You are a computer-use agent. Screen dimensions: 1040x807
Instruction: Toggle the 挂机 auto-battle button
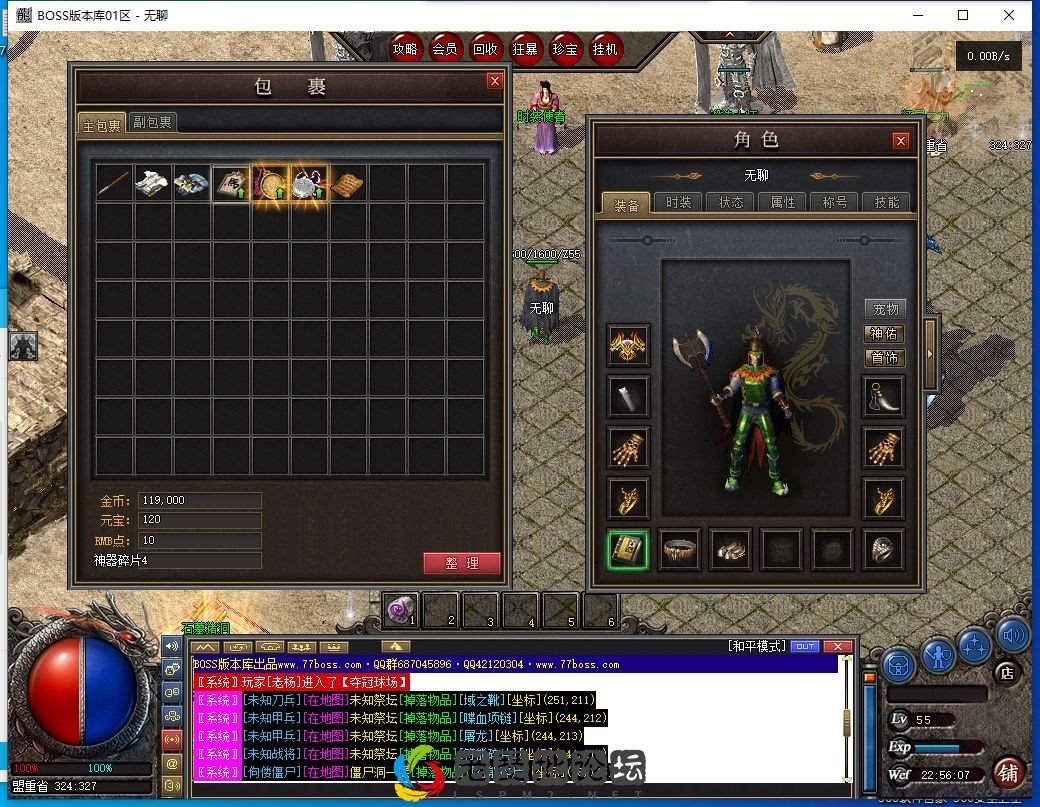[605, 48]
